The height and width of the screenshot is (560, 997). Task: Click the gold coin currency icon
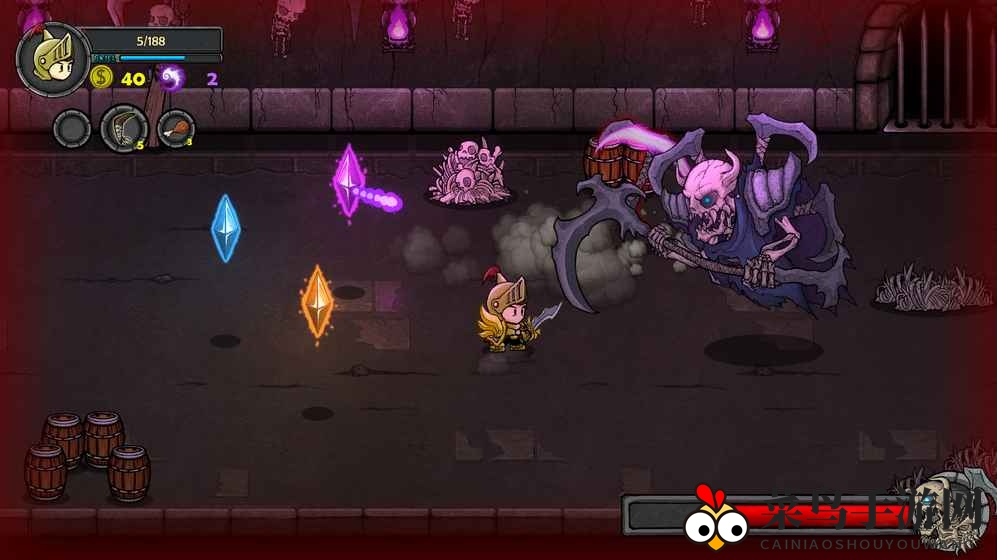point(101,78)
